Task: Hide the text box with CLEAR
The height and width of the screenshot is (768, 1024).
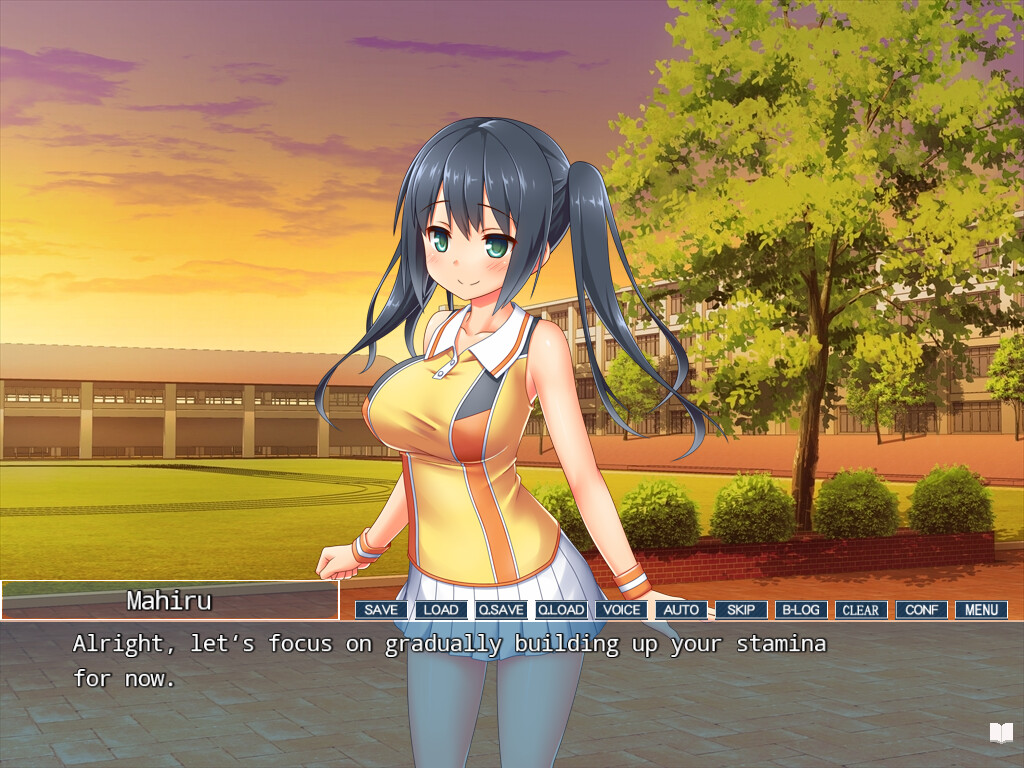Action: (x=861, y=610)
